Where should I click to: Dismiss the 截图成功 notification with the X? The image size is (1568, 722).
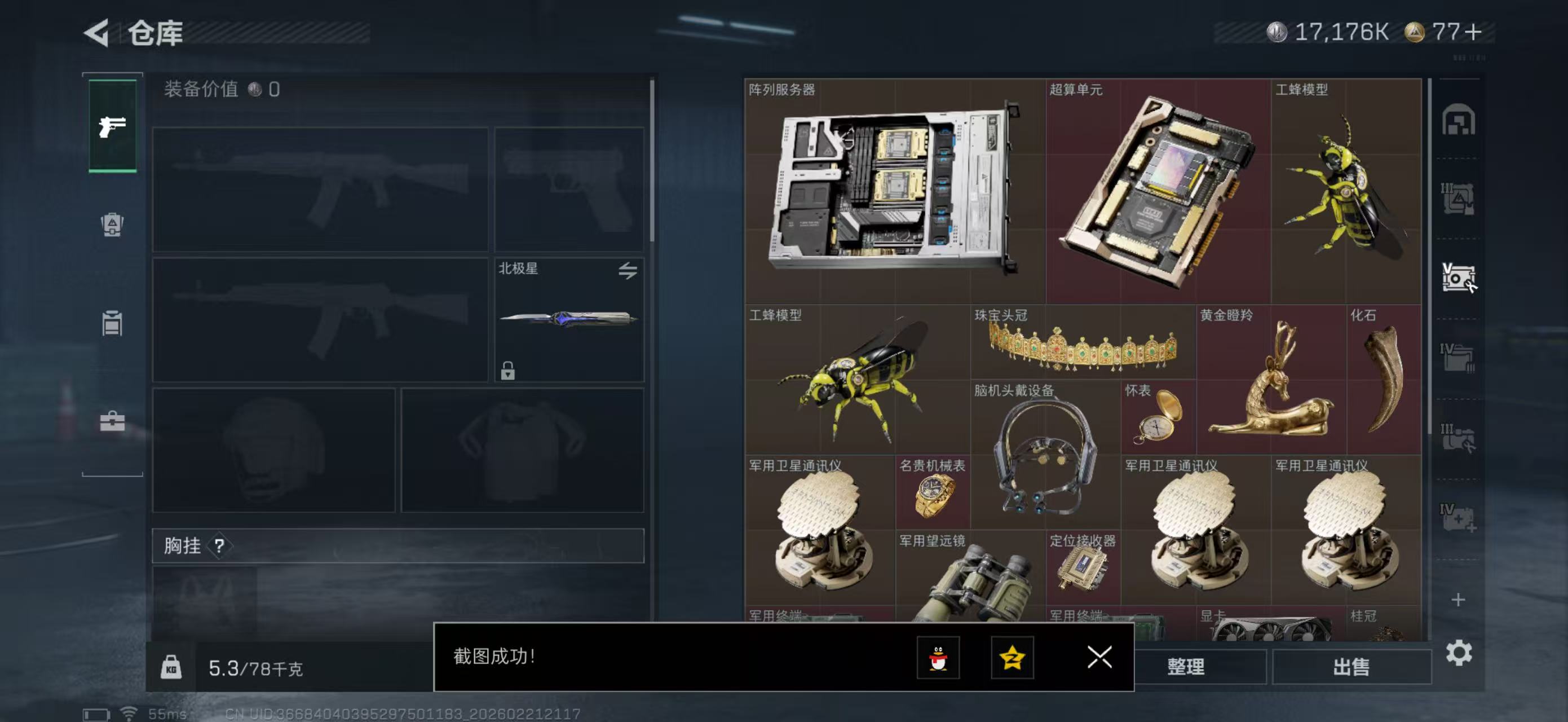[x=1099, y=658]
